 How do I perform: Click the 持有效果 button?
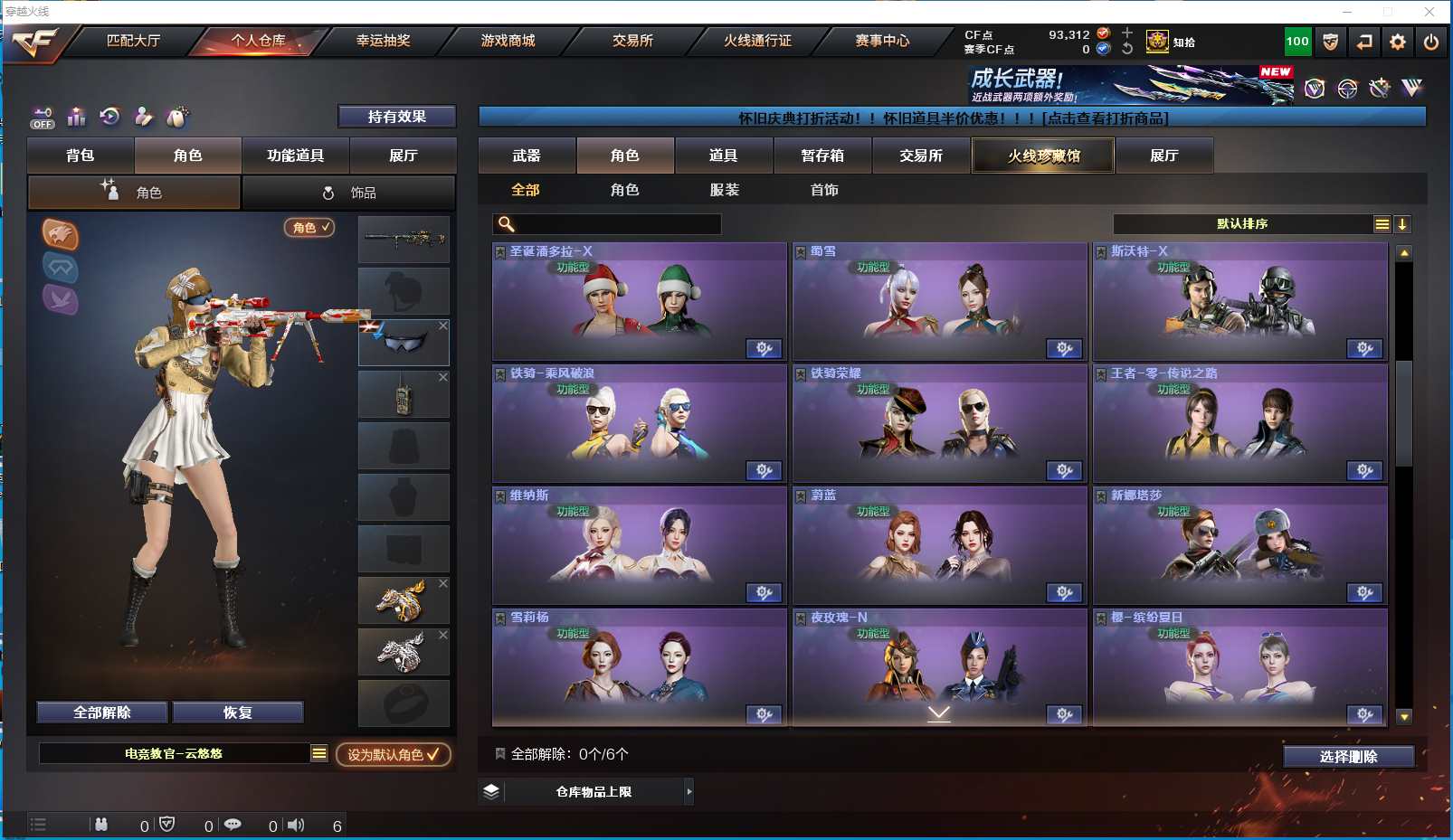tap(396, 117)
